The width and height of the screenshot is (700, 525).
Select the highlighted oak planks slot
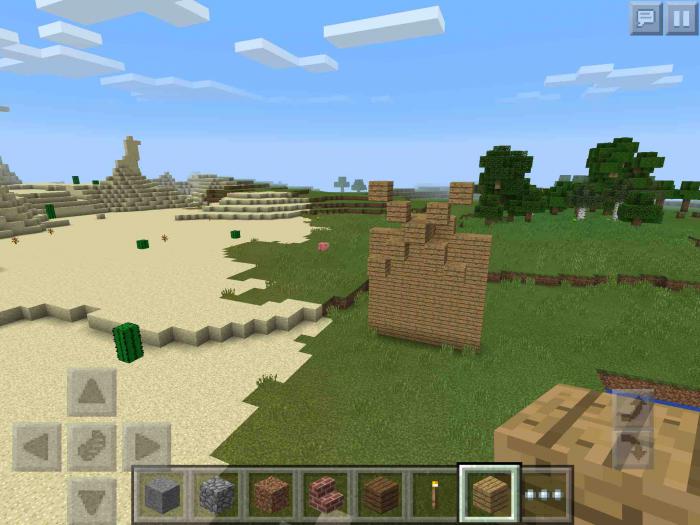(489, 494)
